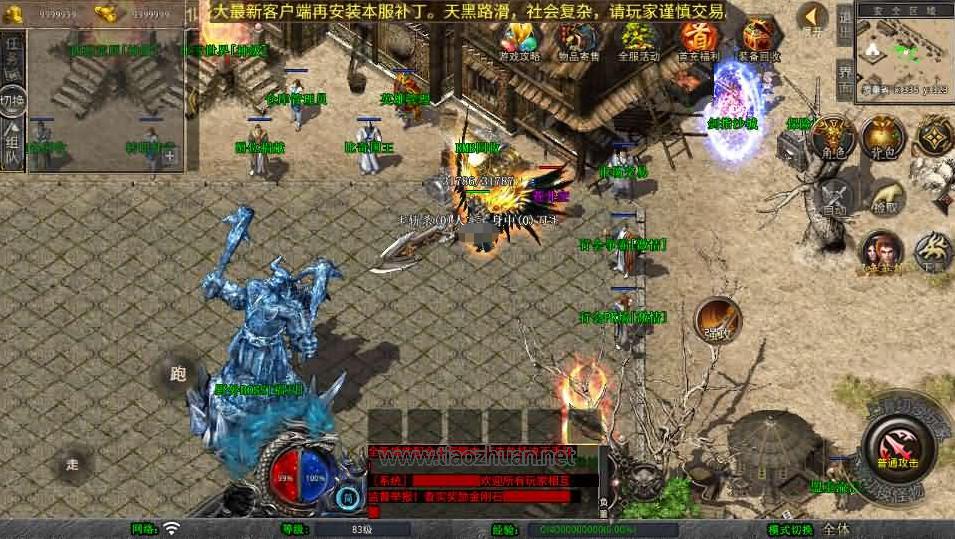Collapse the top icon row with the arrow
The image size is (955, 539).
814,17
